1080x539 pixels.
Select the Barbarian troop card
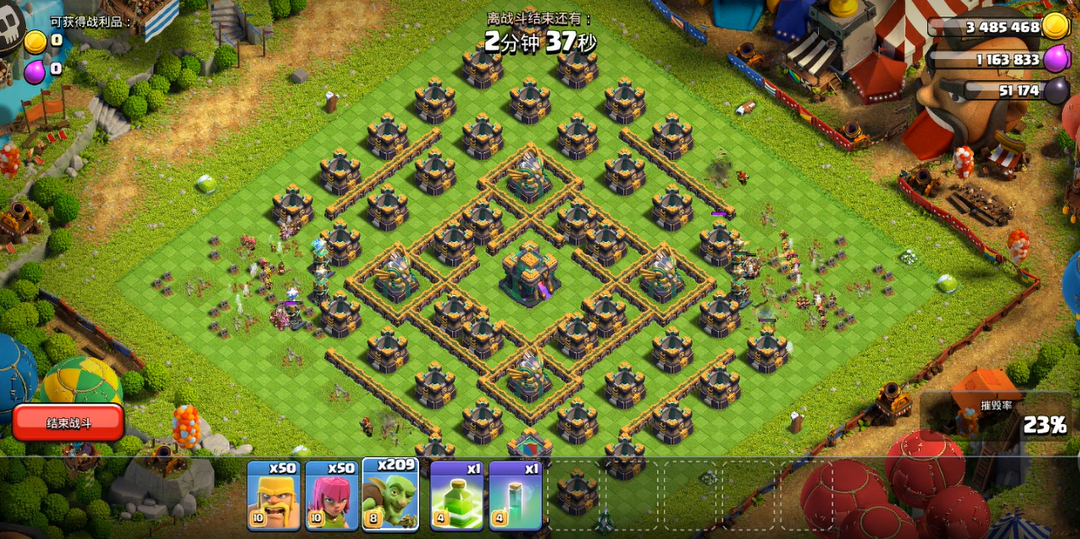point(273,495)
